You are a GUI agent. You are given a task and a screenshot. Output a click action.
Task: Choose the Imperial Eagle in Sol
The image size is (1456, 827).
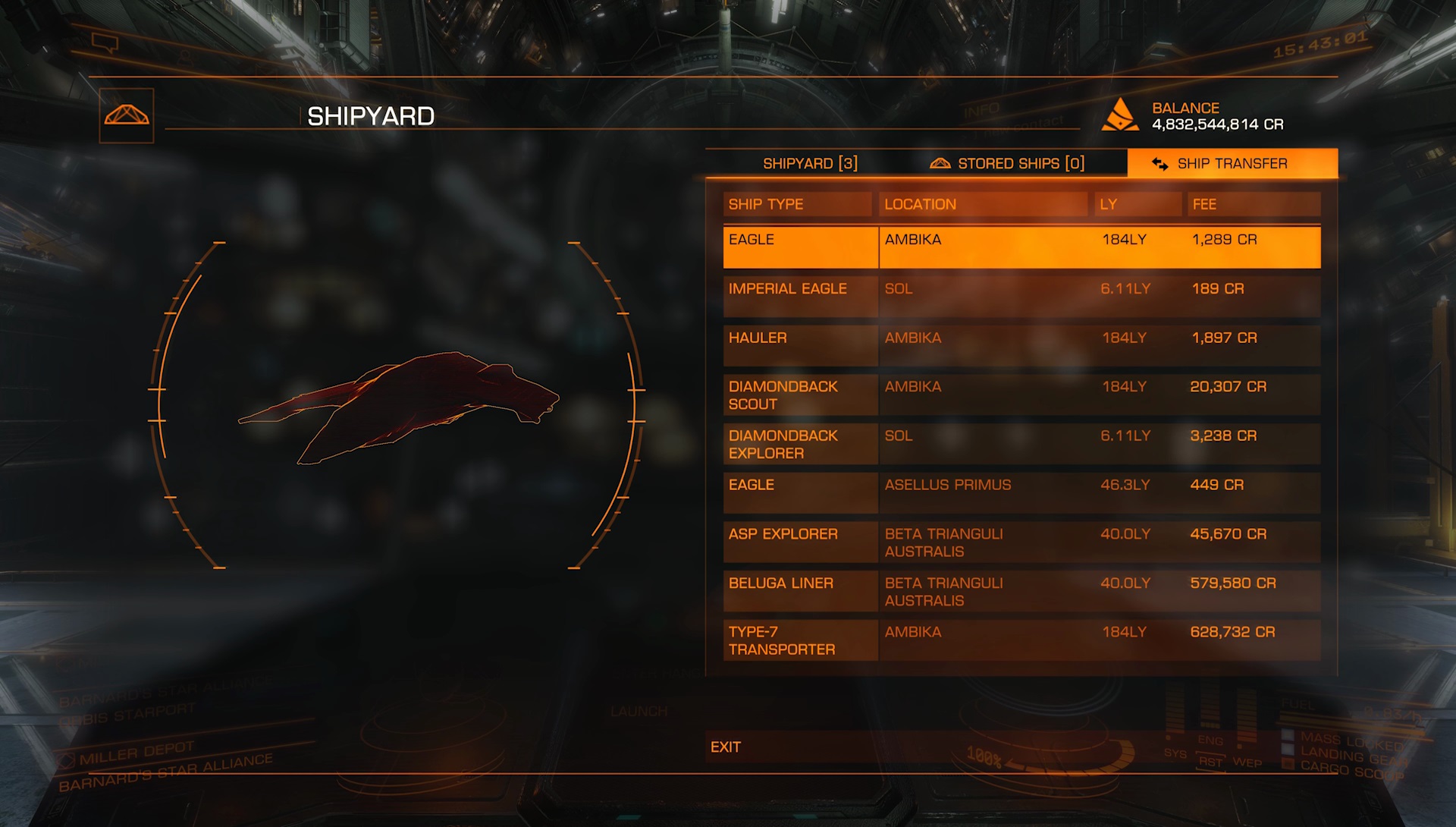tap(1021, 296)
